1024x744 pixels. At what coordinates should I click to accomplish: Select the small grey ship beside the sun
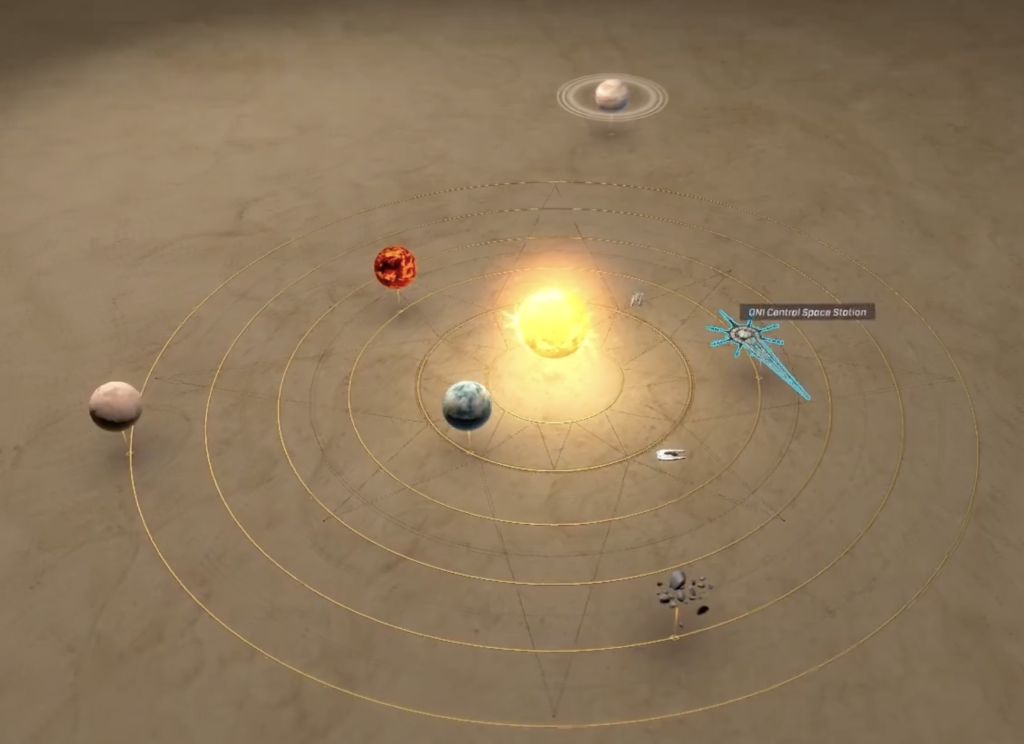click(636, 298)
